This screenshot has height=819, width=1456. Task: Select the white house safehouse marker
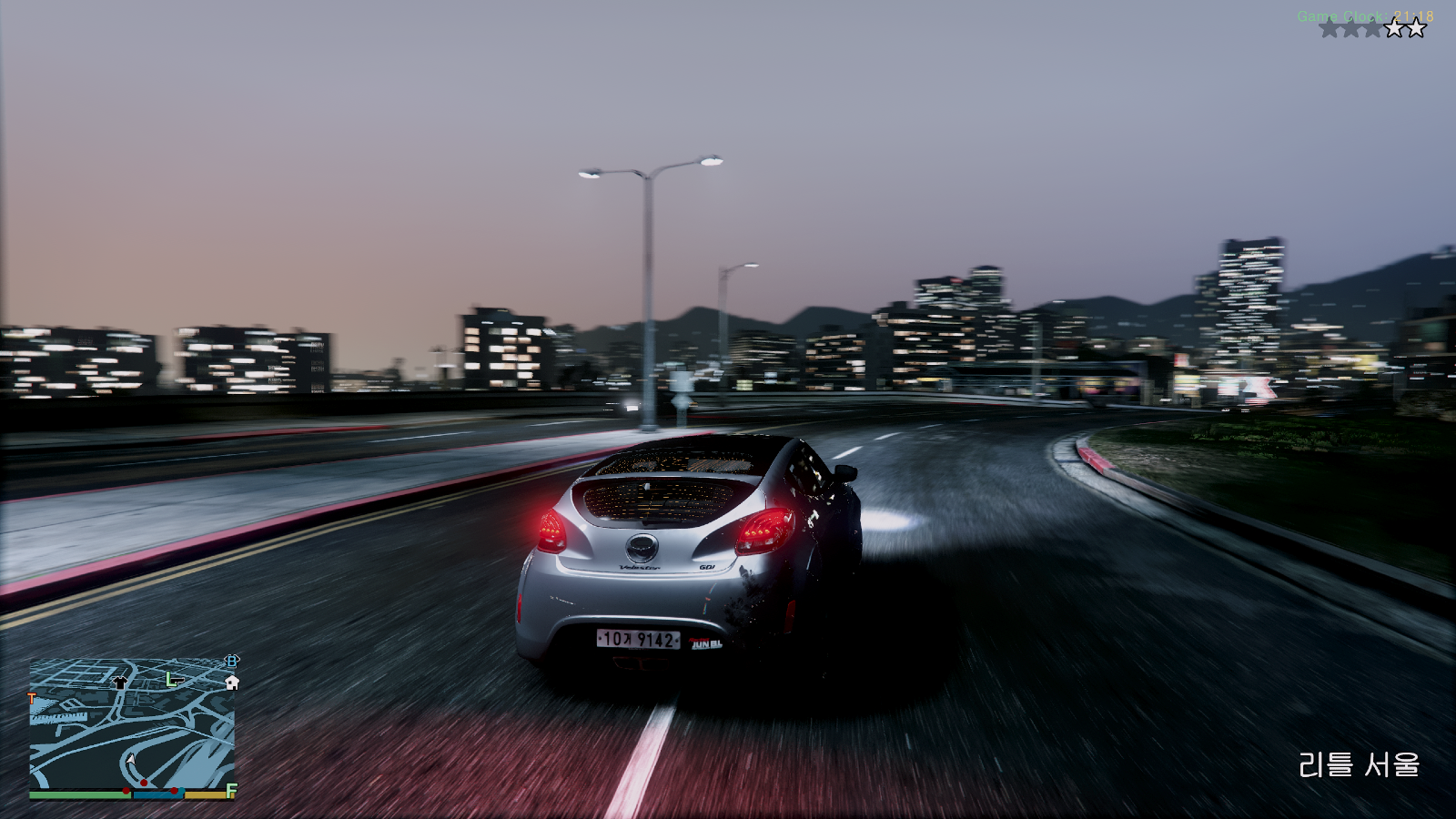click(232, 682)
